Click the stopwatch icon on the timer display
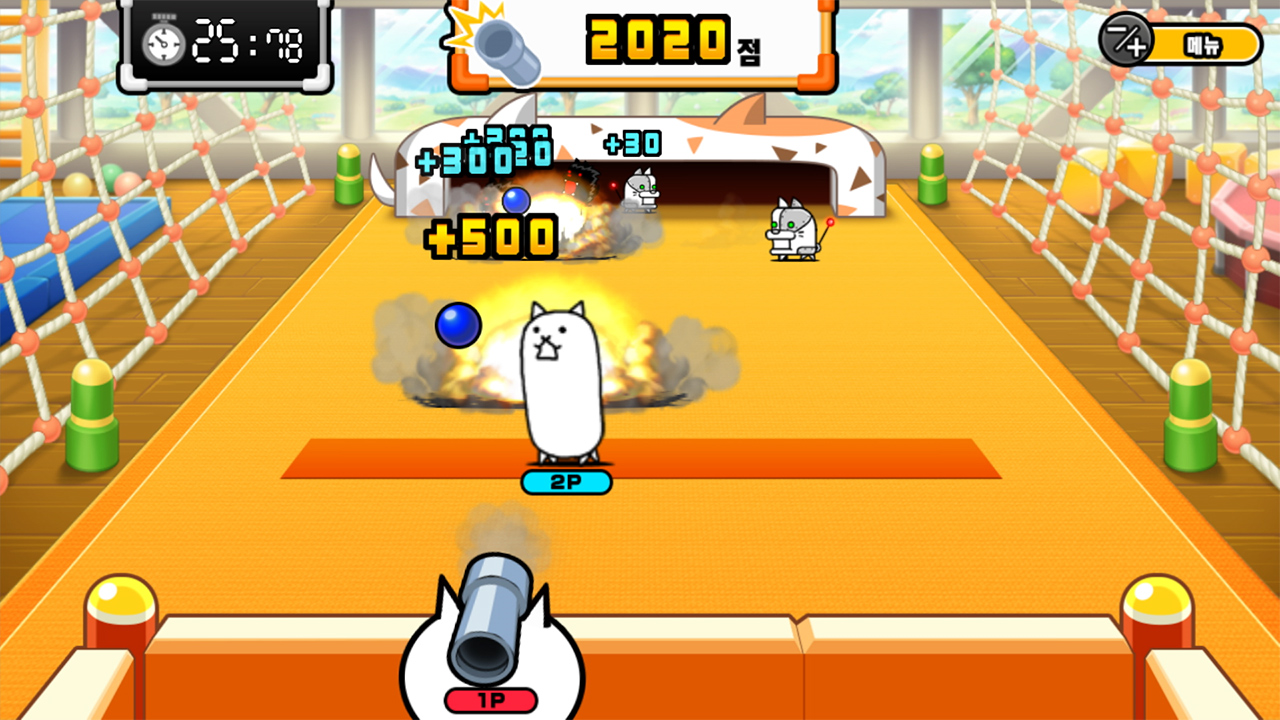1280x720 pixels. (x=162, y=42)
